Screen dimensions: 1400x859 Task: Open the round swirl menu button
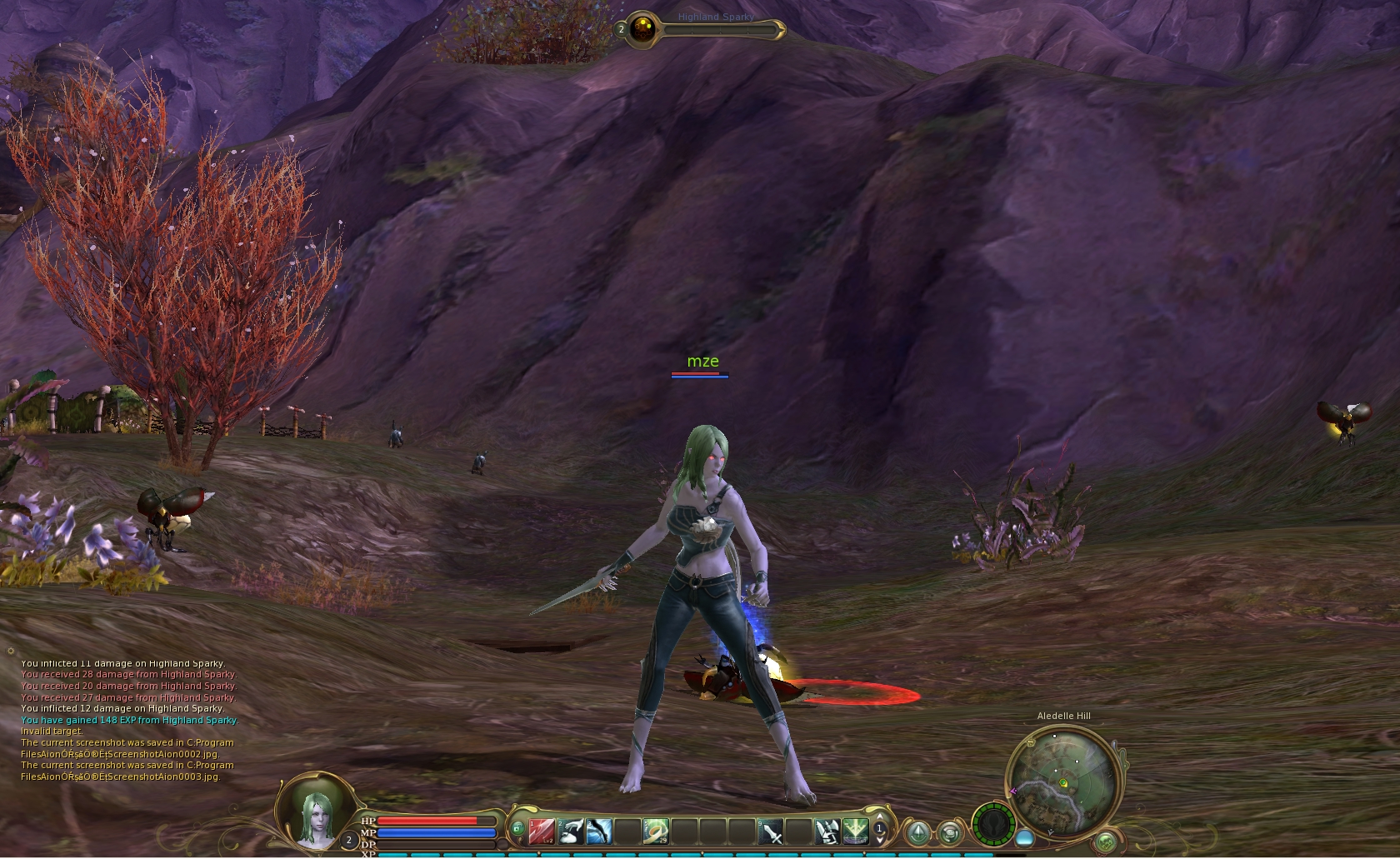950,832
